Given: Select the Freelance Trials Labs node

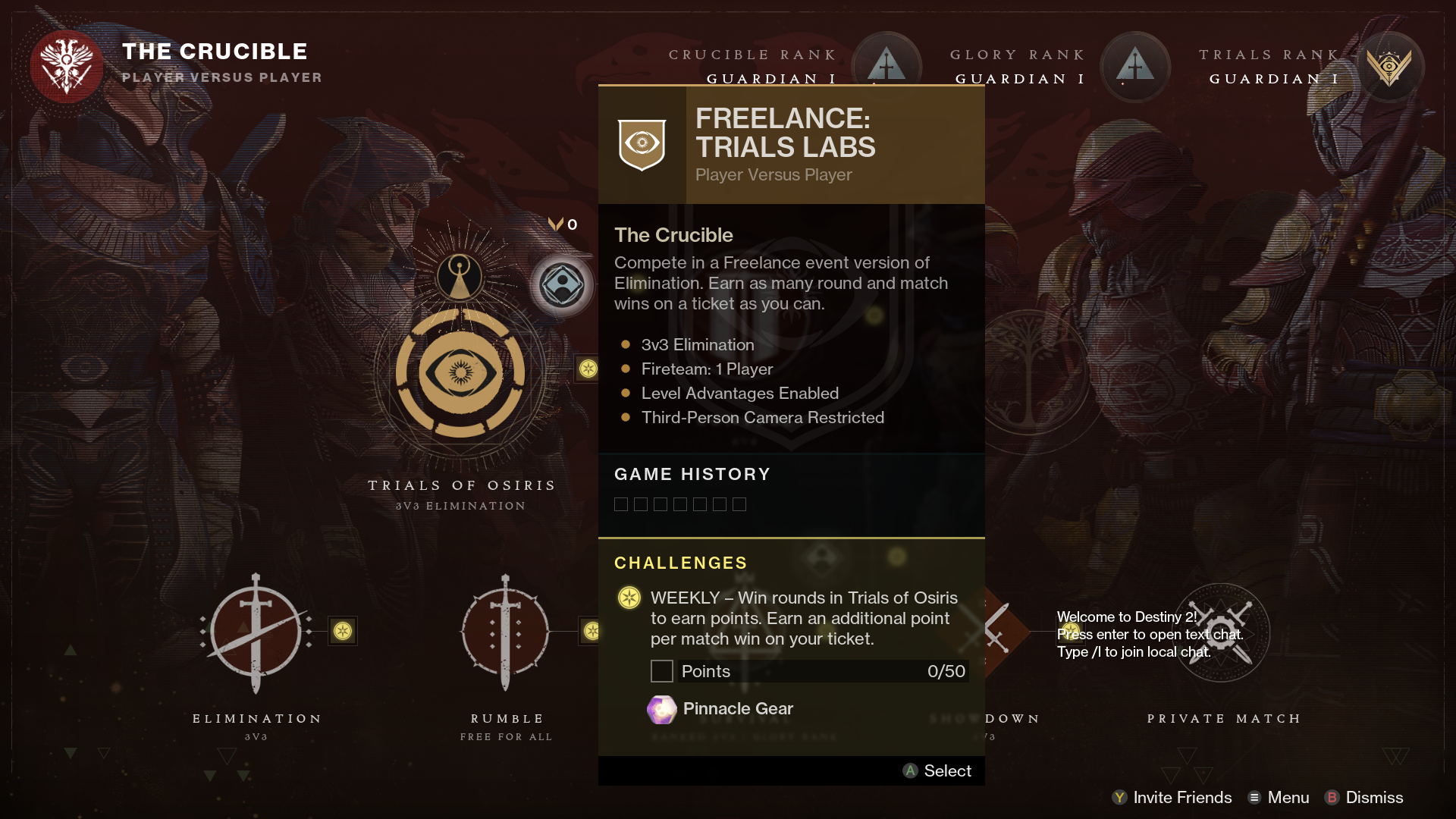Looking at the screenshot, I should 562,286.
